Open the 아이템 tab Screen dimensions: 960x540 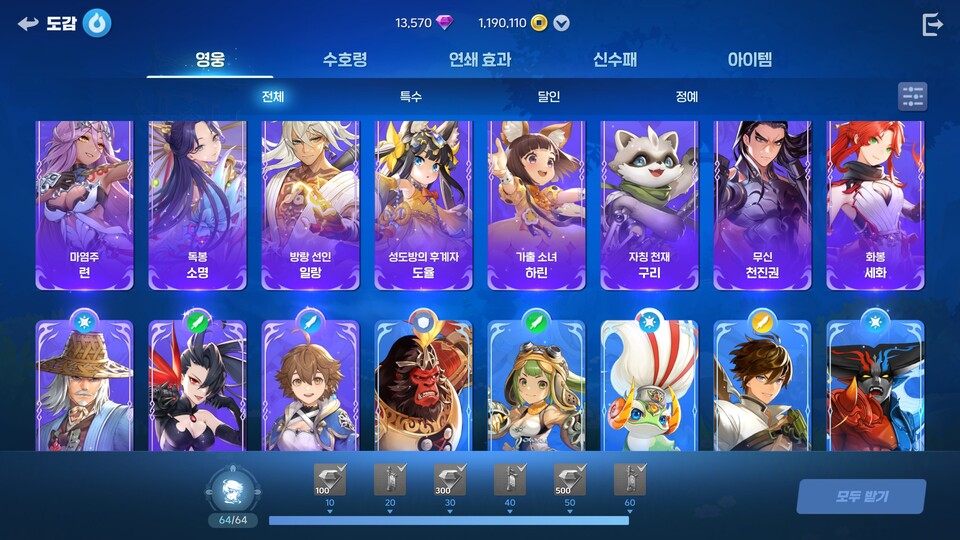coord(750,59)
